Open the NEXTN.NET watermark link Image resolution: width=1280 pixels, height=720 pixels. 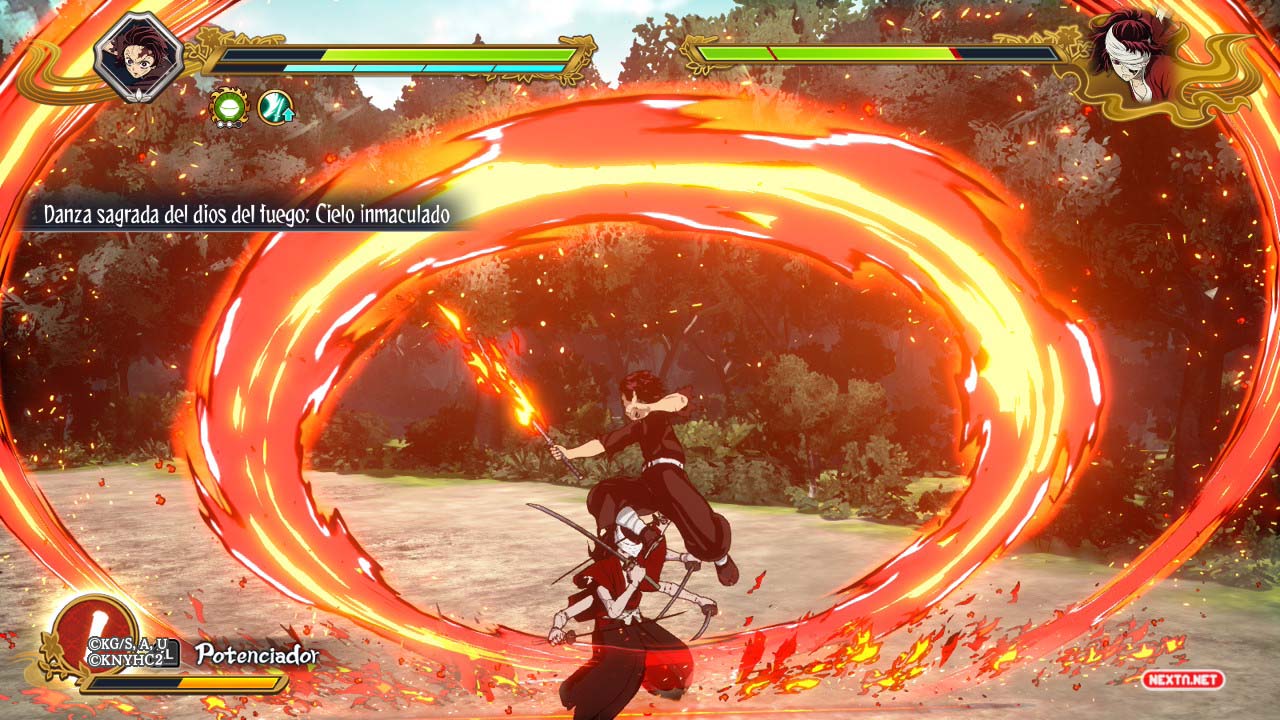pos(1184,680)
